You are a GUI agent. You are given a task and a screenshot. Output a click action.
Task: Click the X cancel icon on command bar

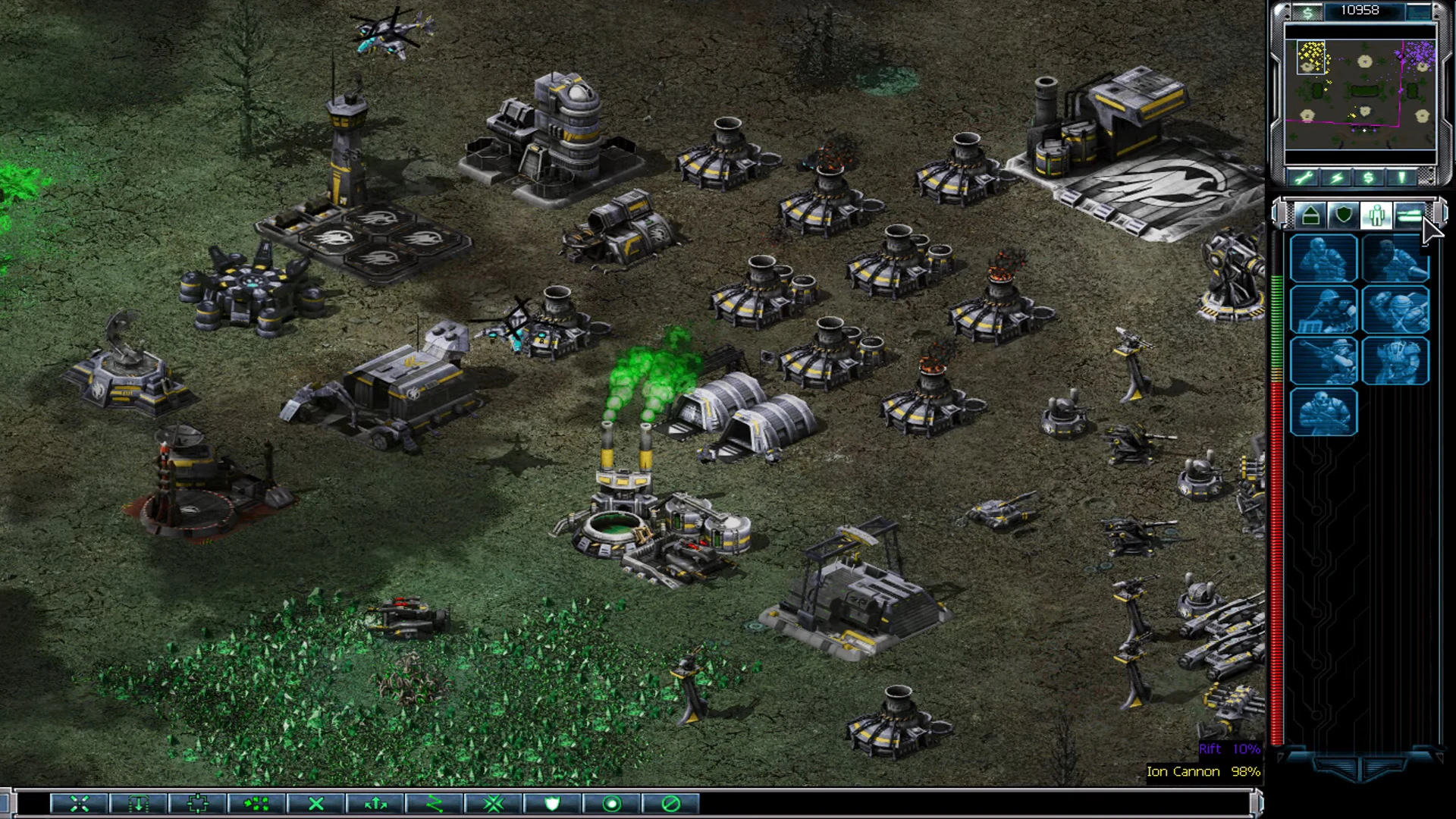315,805
